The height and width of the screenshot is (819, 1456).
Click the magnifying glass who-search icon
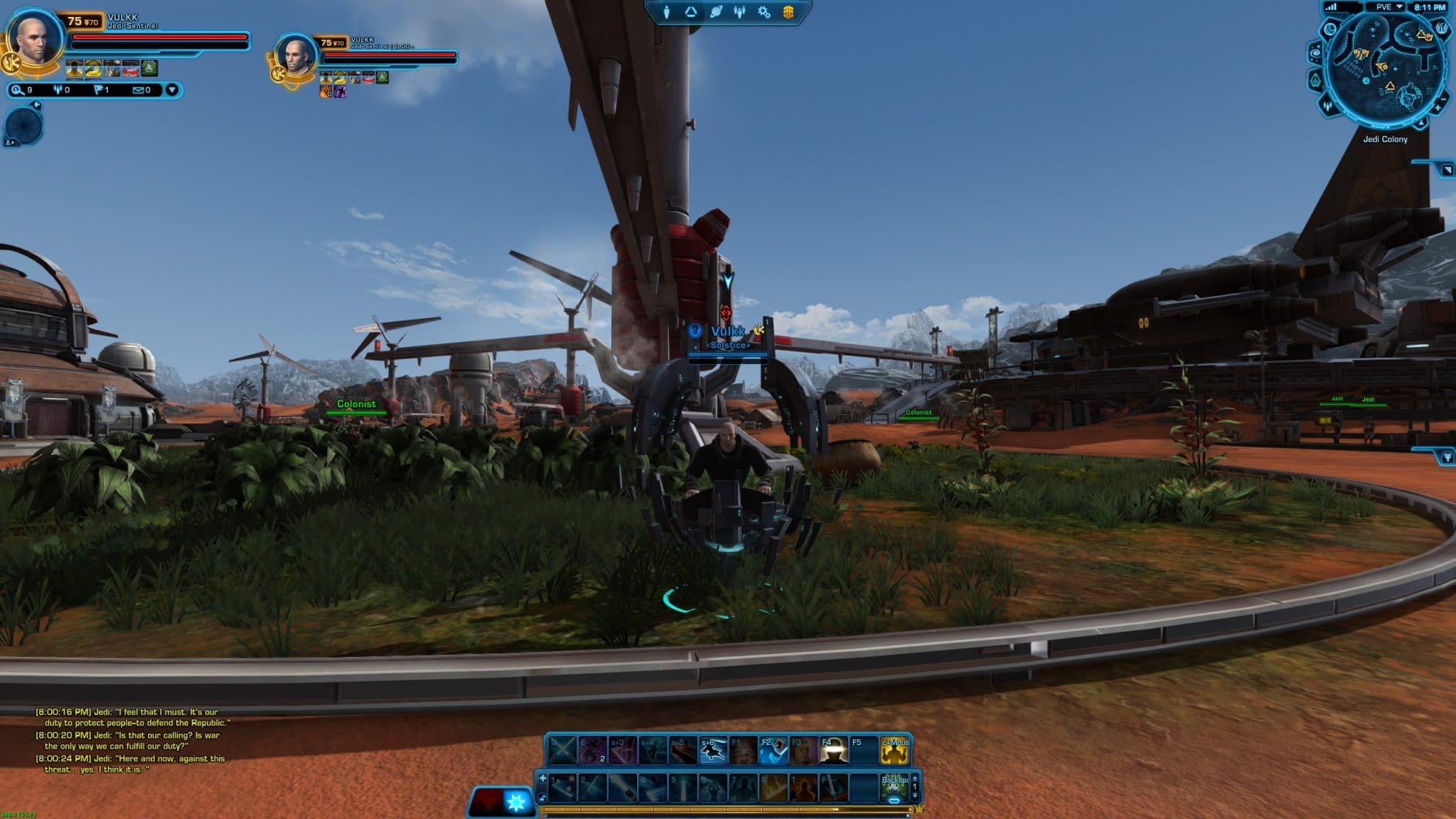(16, 90)
